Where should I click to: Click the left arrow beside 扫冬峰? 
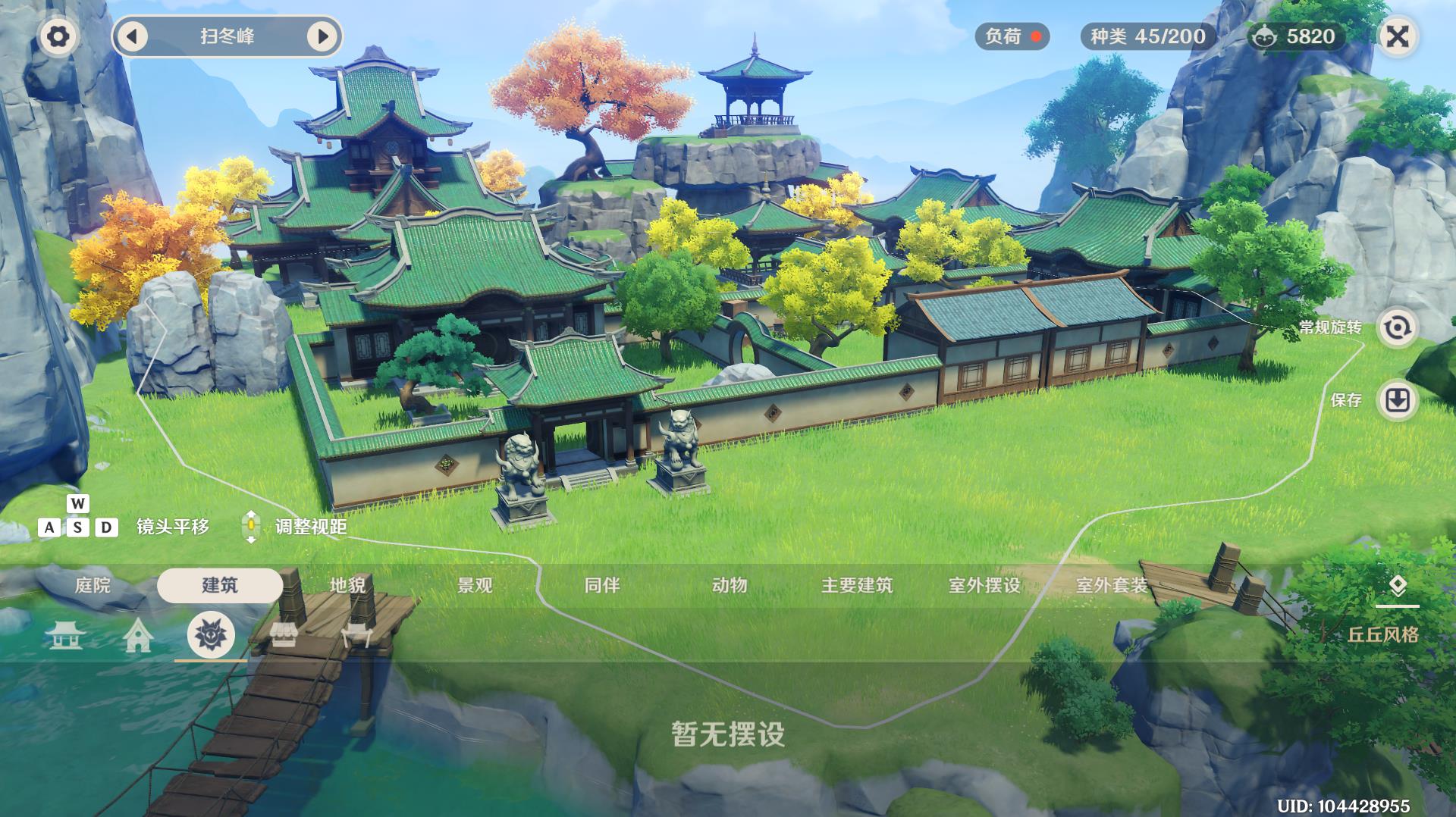[133, 35]
